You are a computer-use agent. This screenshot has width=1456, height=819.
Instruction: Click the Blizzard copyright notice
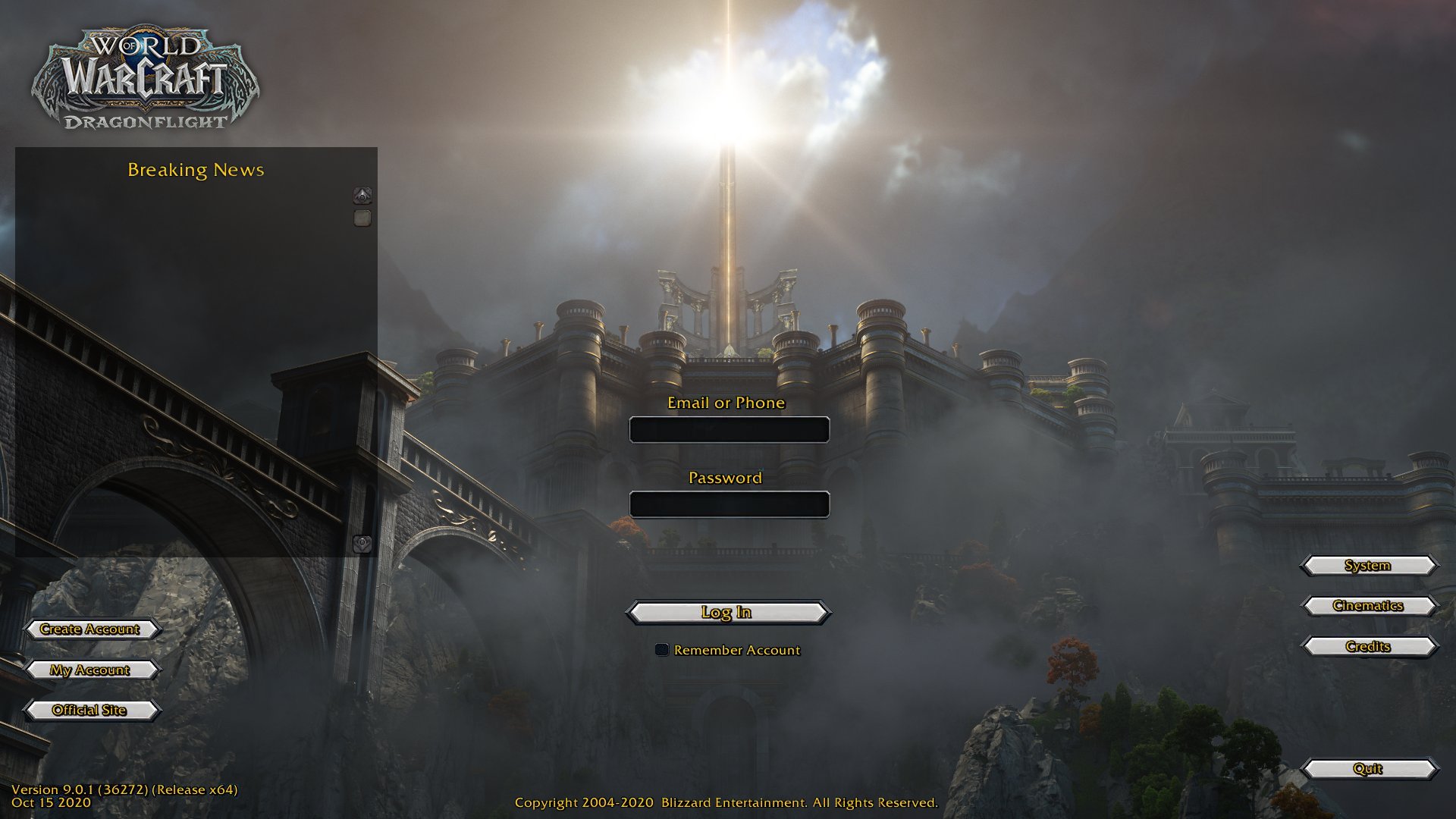tap(726, 802)
